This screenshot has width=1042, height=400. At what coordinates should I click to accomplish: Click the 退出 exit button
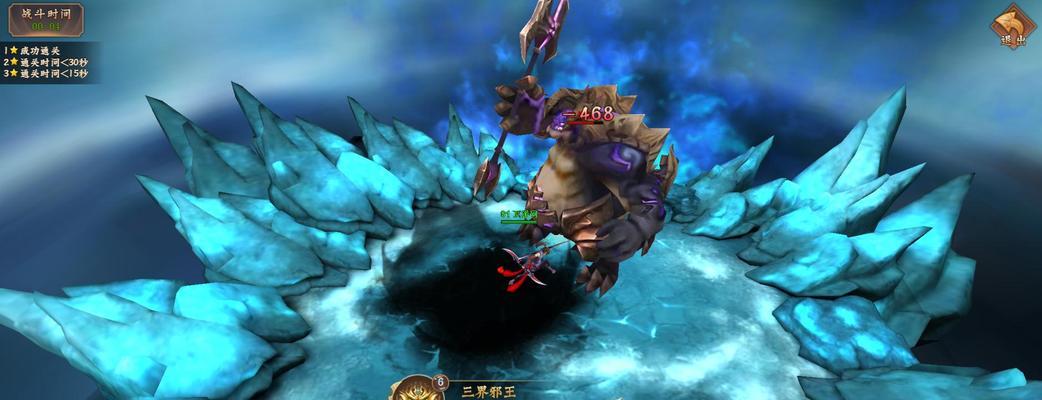coord(1012,26)
